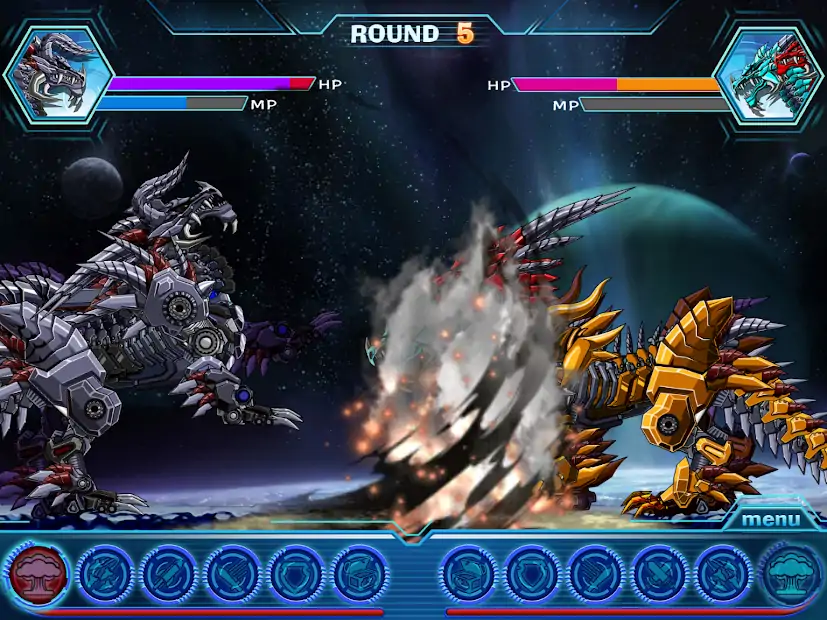Open the menu button

770,519
